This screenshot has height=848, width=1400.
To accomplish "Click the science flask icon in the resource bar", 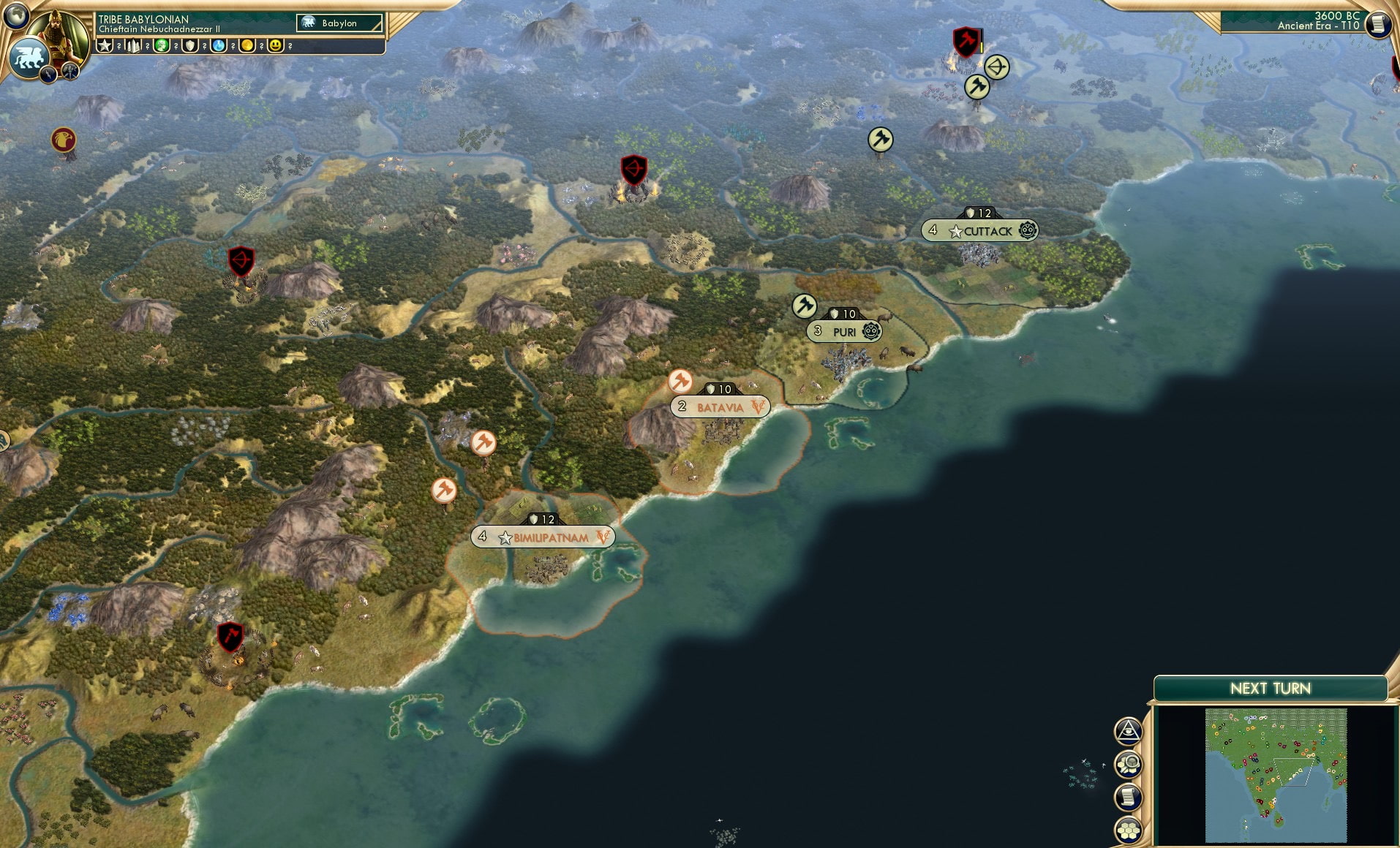I will tap(217, 45).
